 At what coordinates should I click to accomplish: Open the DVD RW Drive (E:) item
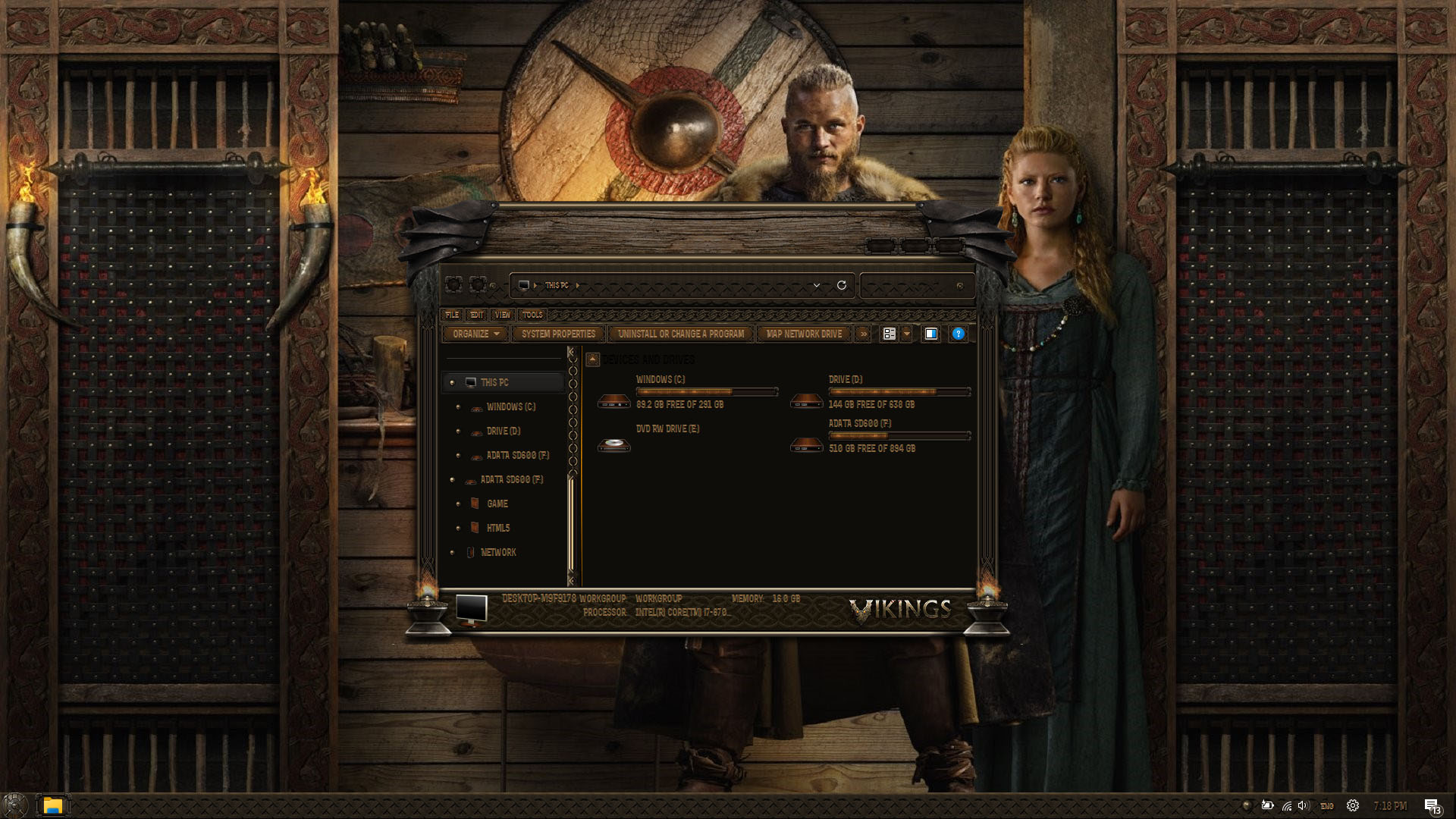[x=667, y=429]
